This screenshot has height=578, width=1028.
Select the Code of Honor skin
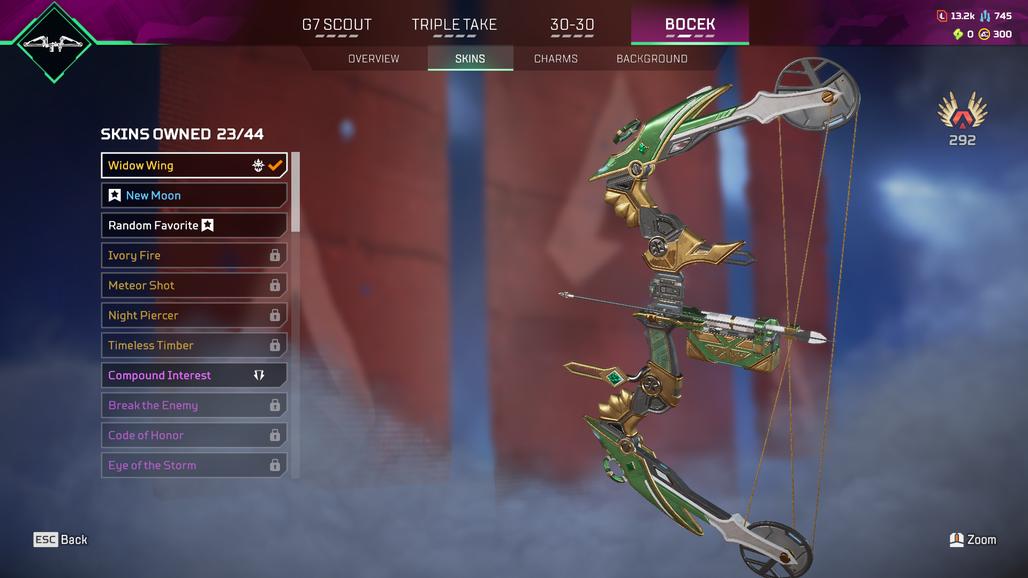(x=194, y=435)
